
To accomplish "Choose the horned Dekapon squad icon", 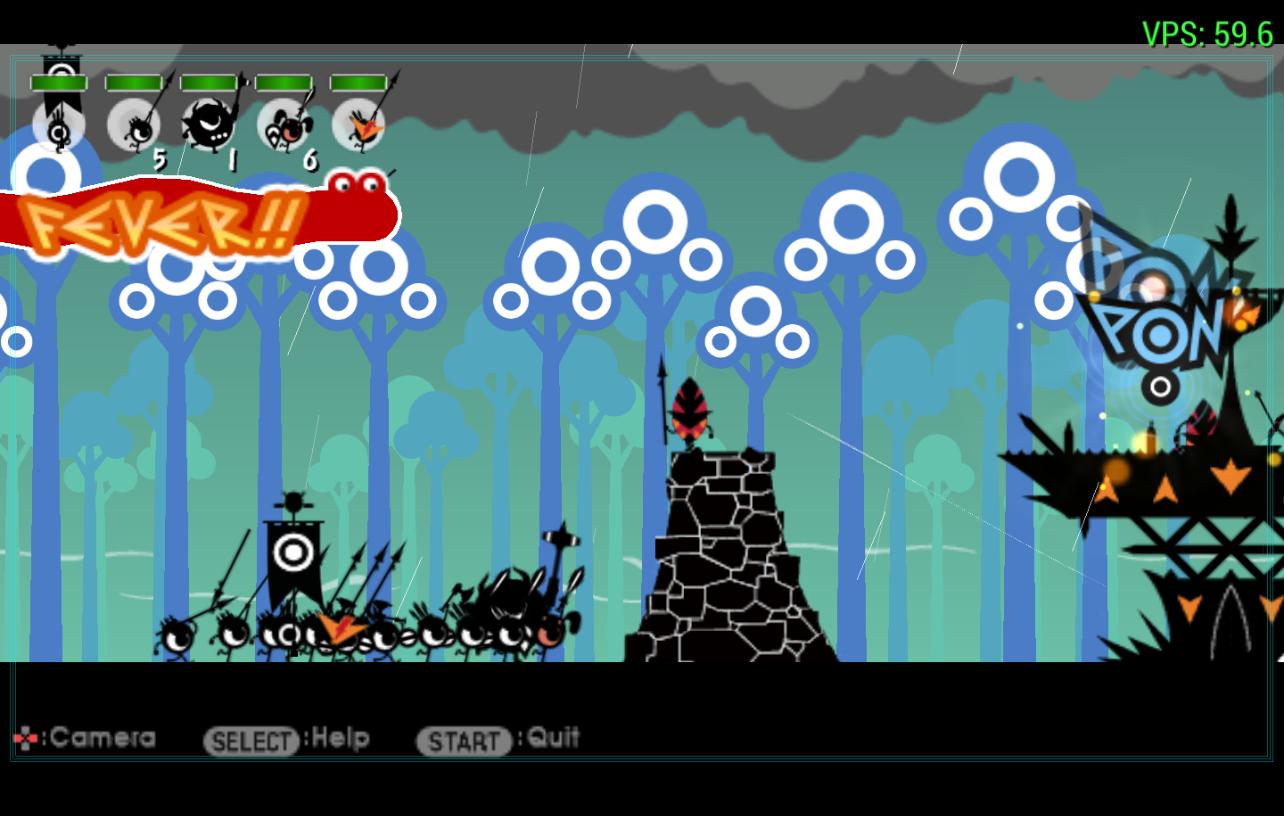I will [x=209, y=125].
